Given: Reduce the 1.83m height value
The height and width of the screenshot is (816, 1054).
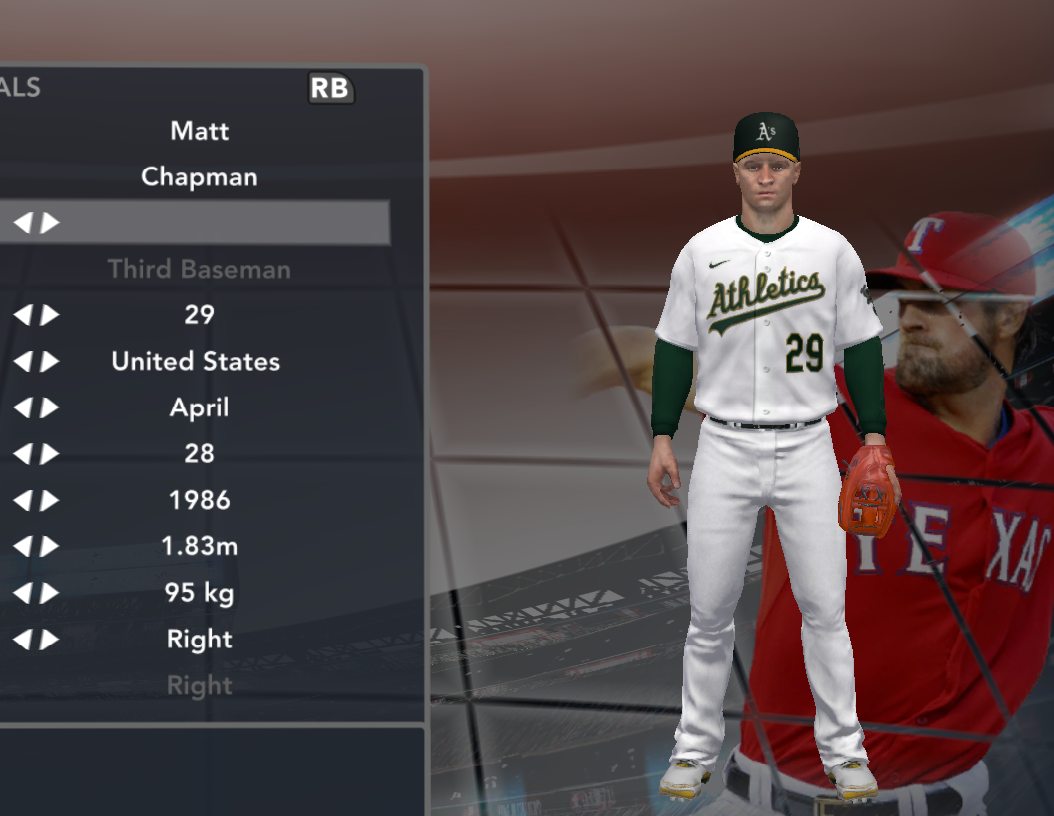Looking at the screenshot, I should click(x=22, y=547).
